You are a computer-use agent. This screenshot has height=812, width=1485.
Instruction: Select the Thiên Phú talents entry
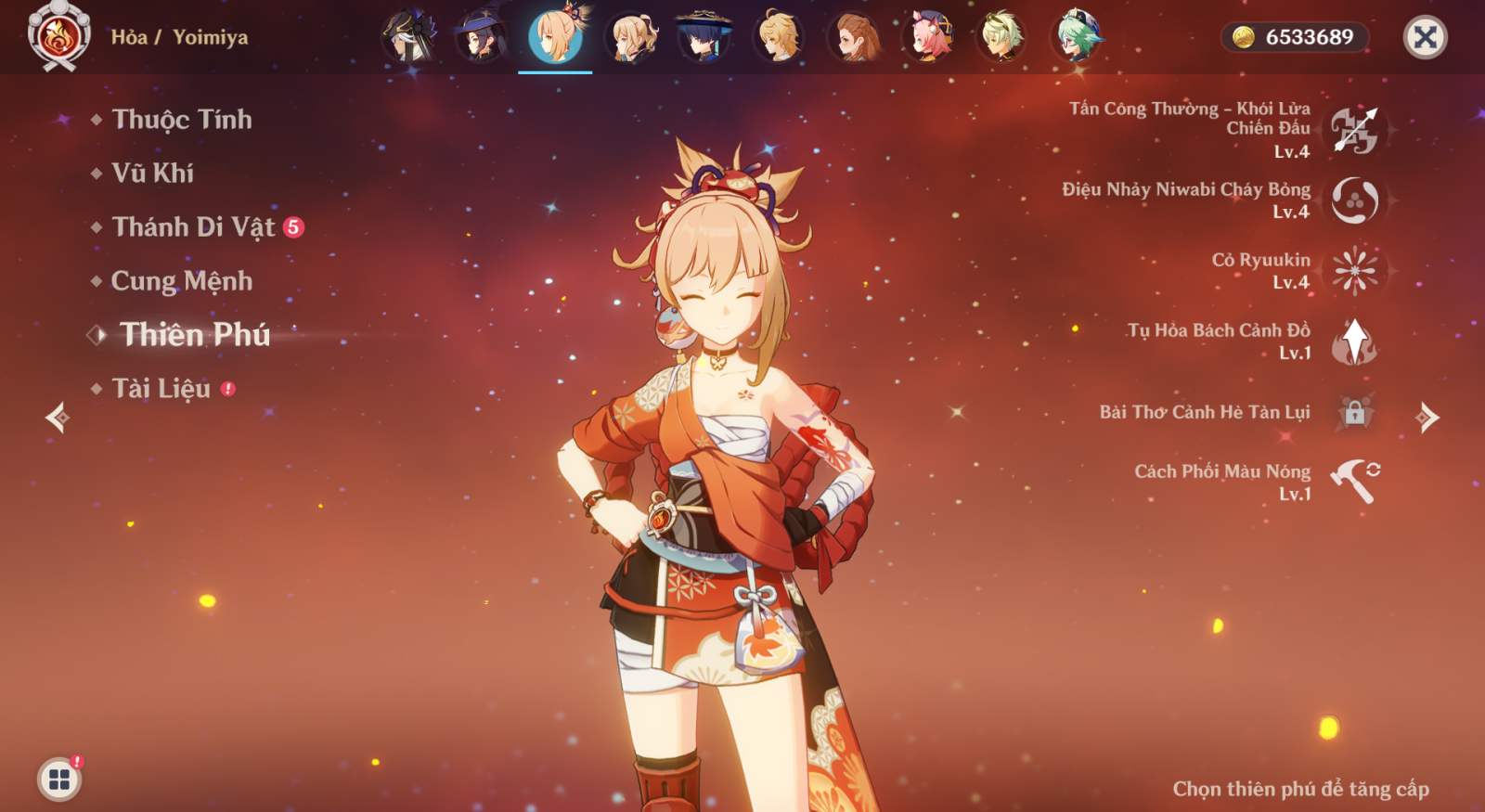tap(194, 335)
